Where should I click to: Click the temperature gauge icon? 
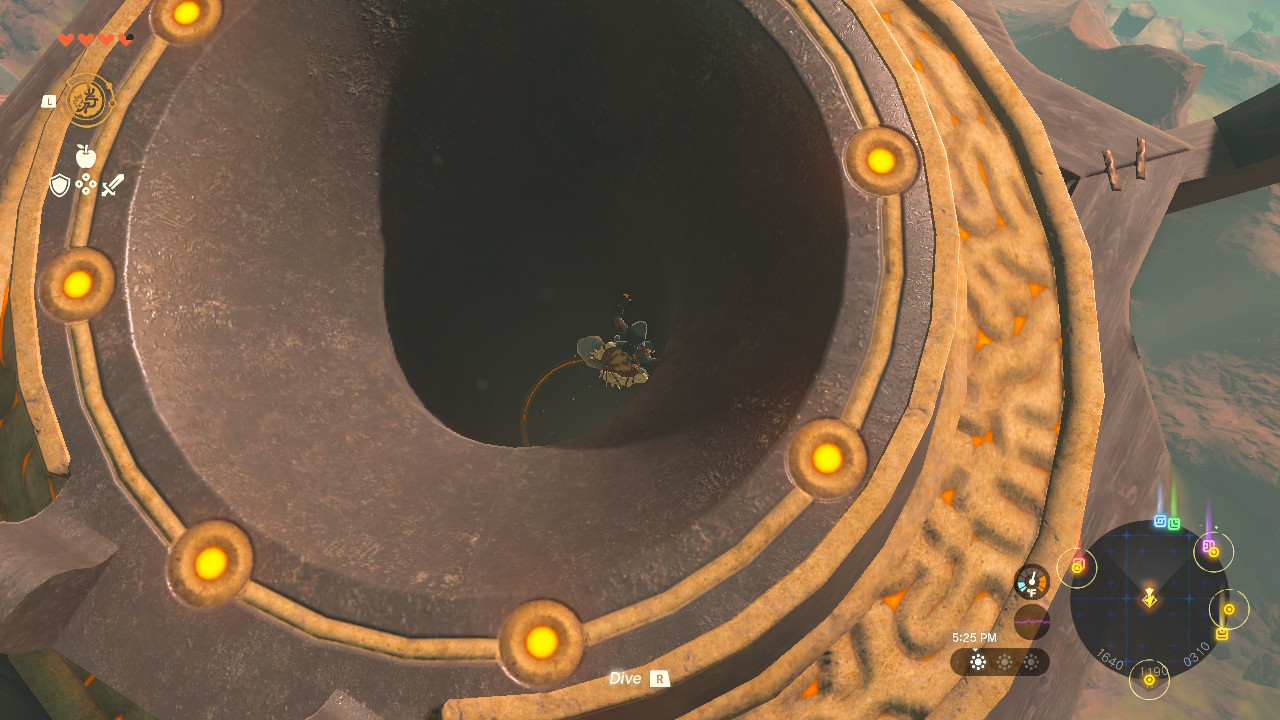1031,582
